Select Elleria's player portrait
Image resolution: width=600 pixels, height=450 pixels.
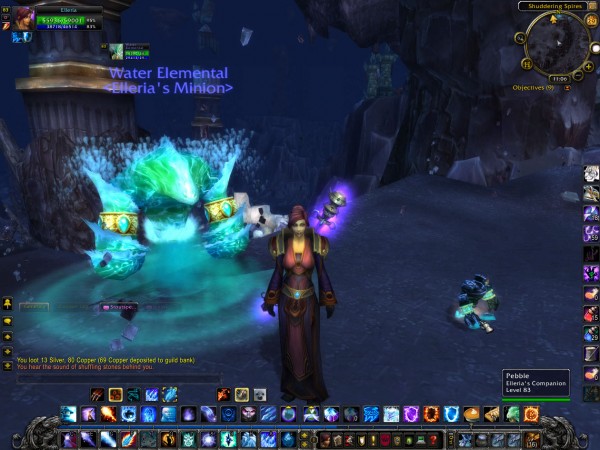[x=19, y=20]
